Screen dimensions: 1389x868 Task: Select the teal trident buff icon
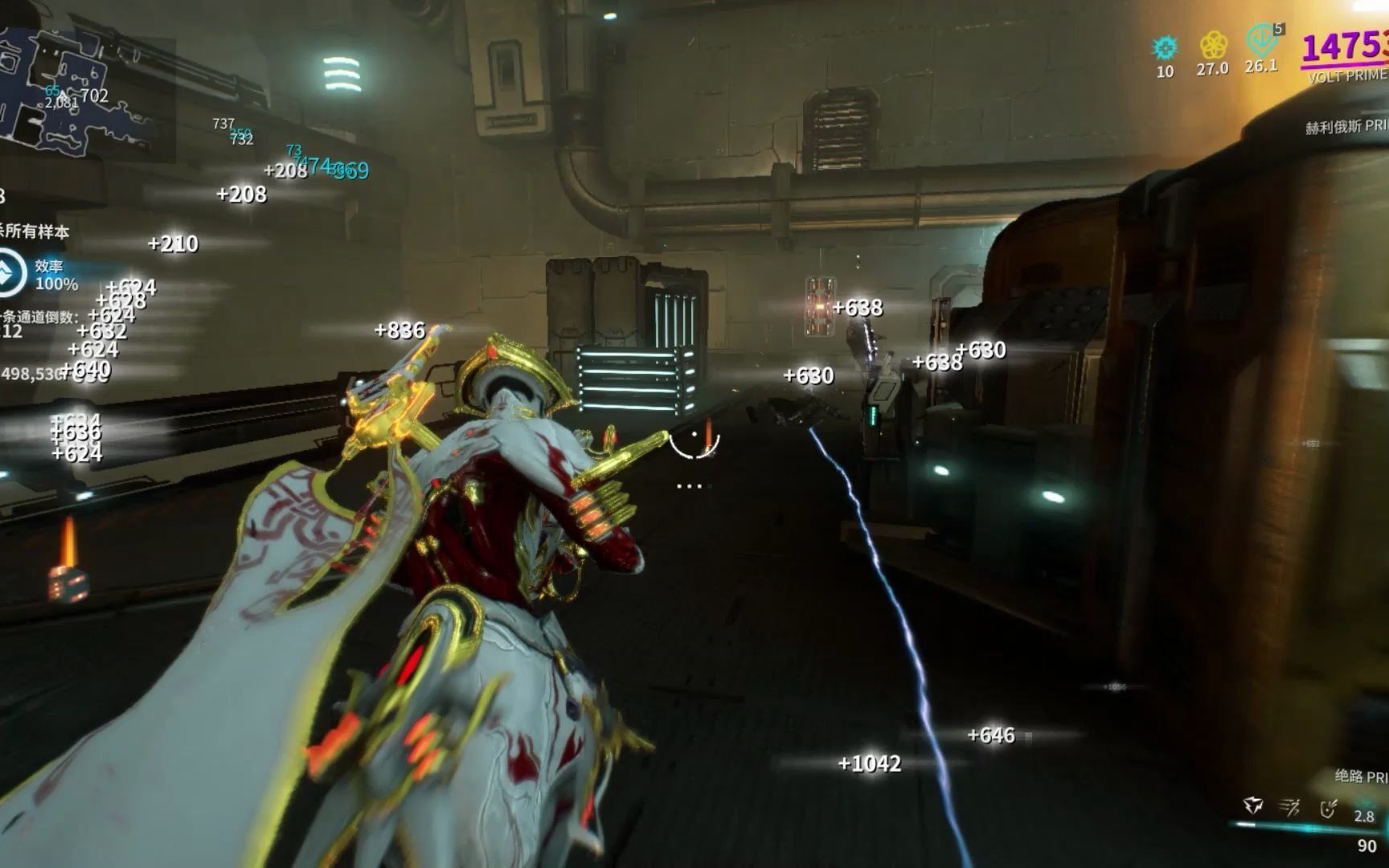click(x=1261, y=40)
